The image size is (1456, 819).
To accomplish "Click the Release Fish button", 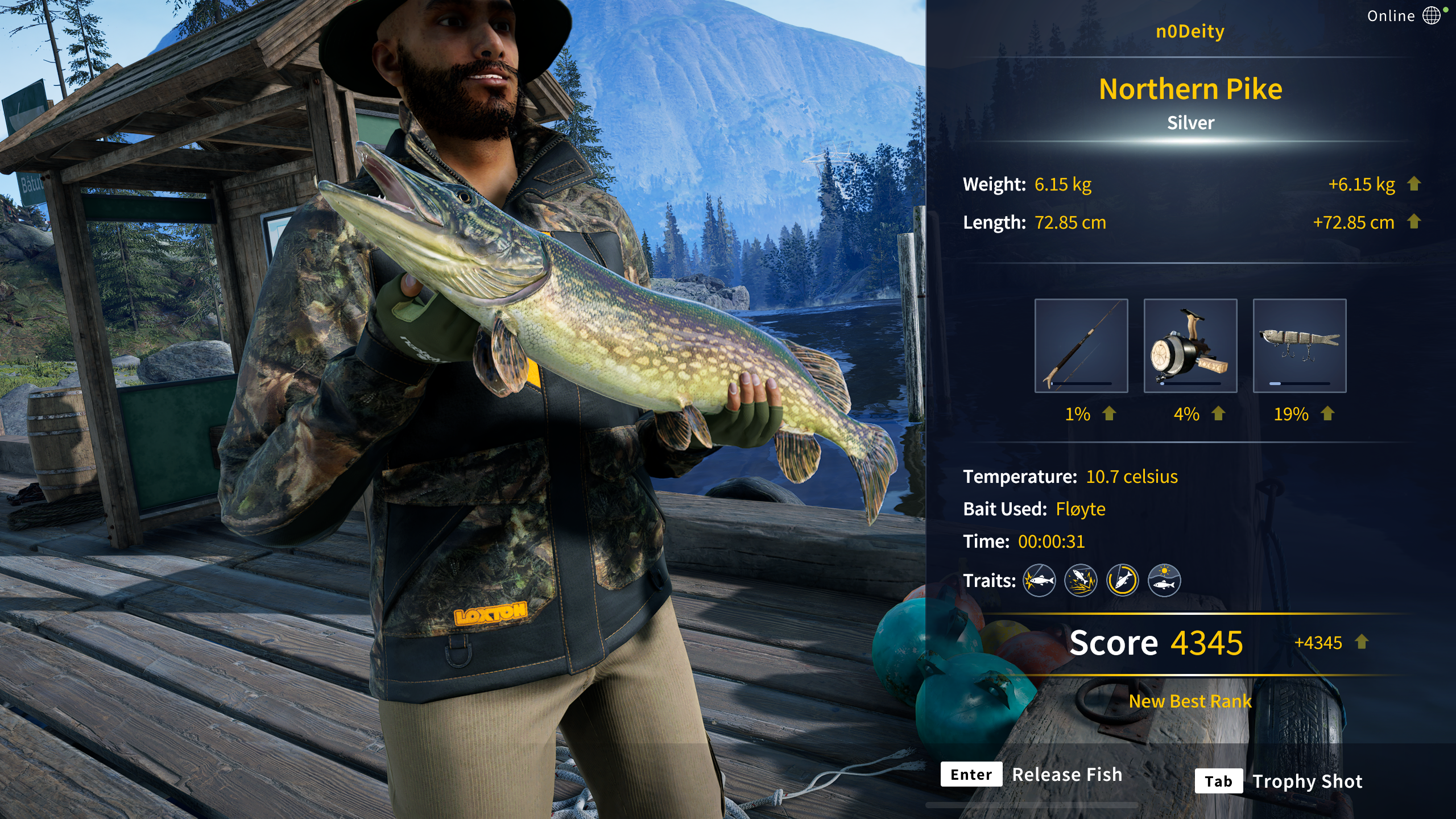I will pyautogui.click(x=1032, y=775).
